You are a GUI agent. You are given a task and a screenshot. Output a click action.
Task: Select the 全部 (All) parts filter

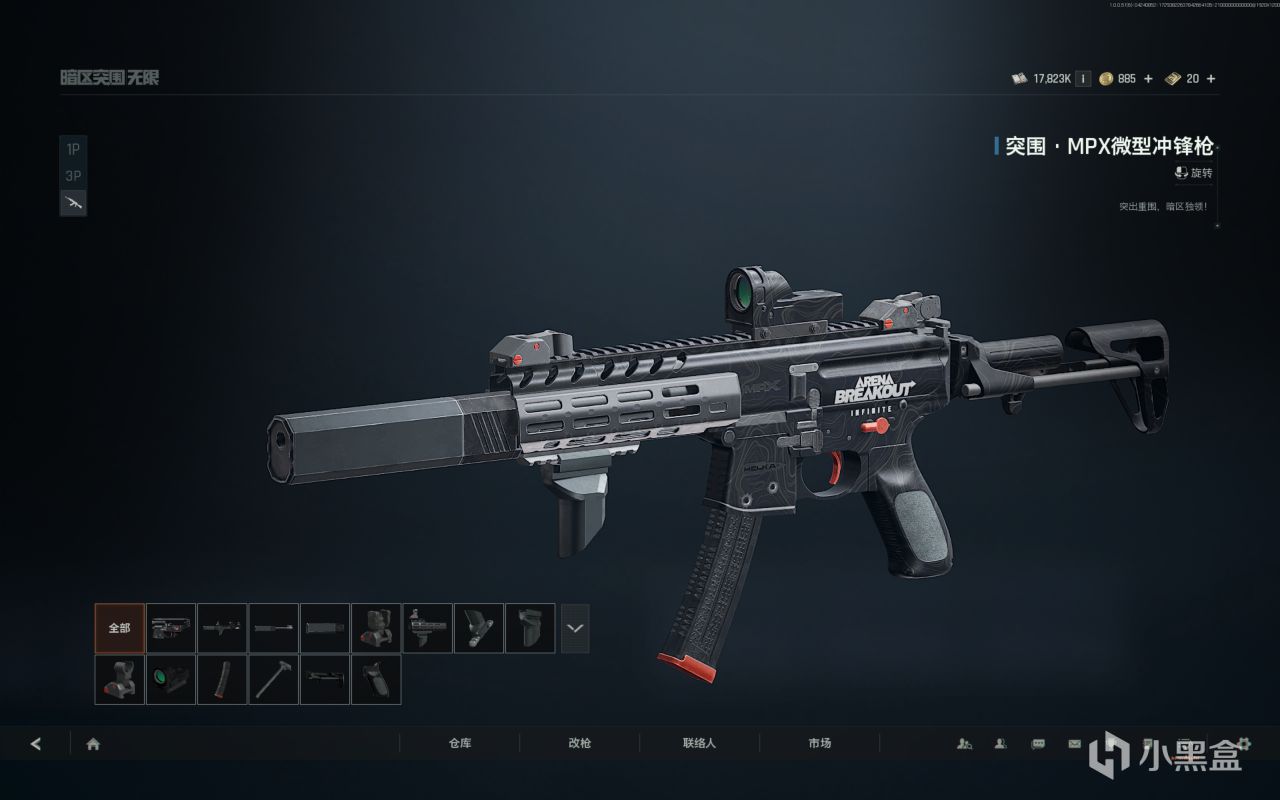(x=120, y=628)
